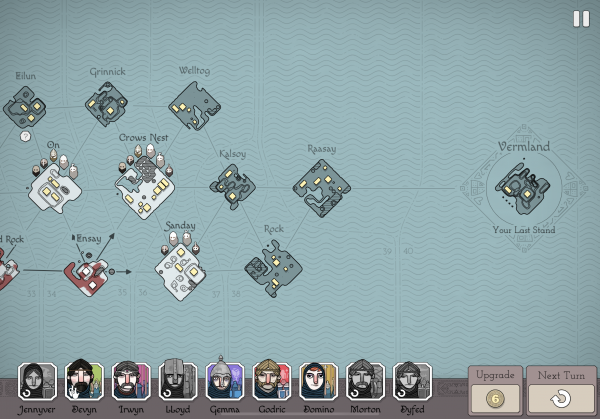Select commander Jennyver's portrait
Viewport: 600px width, 419px height.
(x=37, y=381)
